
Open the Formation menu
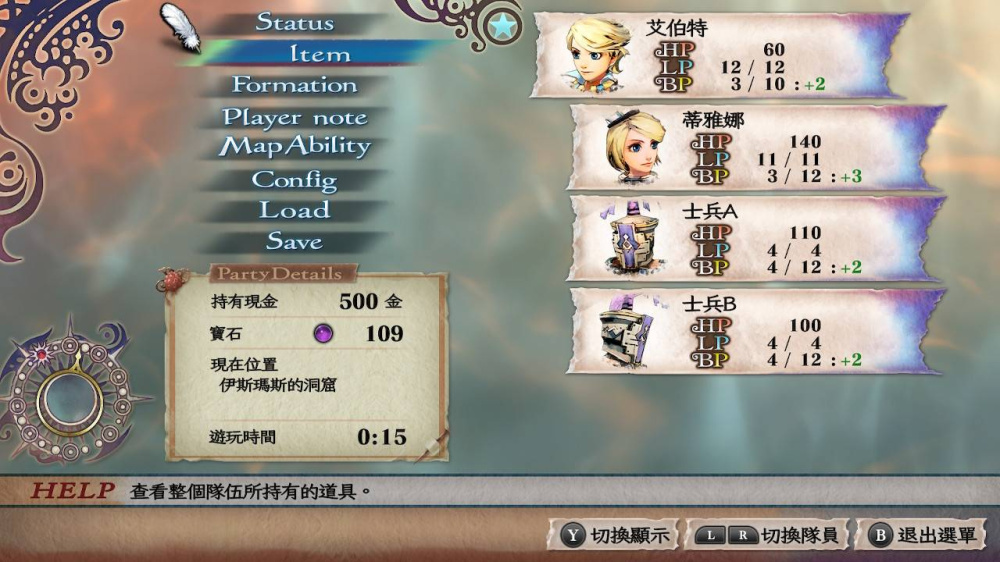(x=294, y=86)
